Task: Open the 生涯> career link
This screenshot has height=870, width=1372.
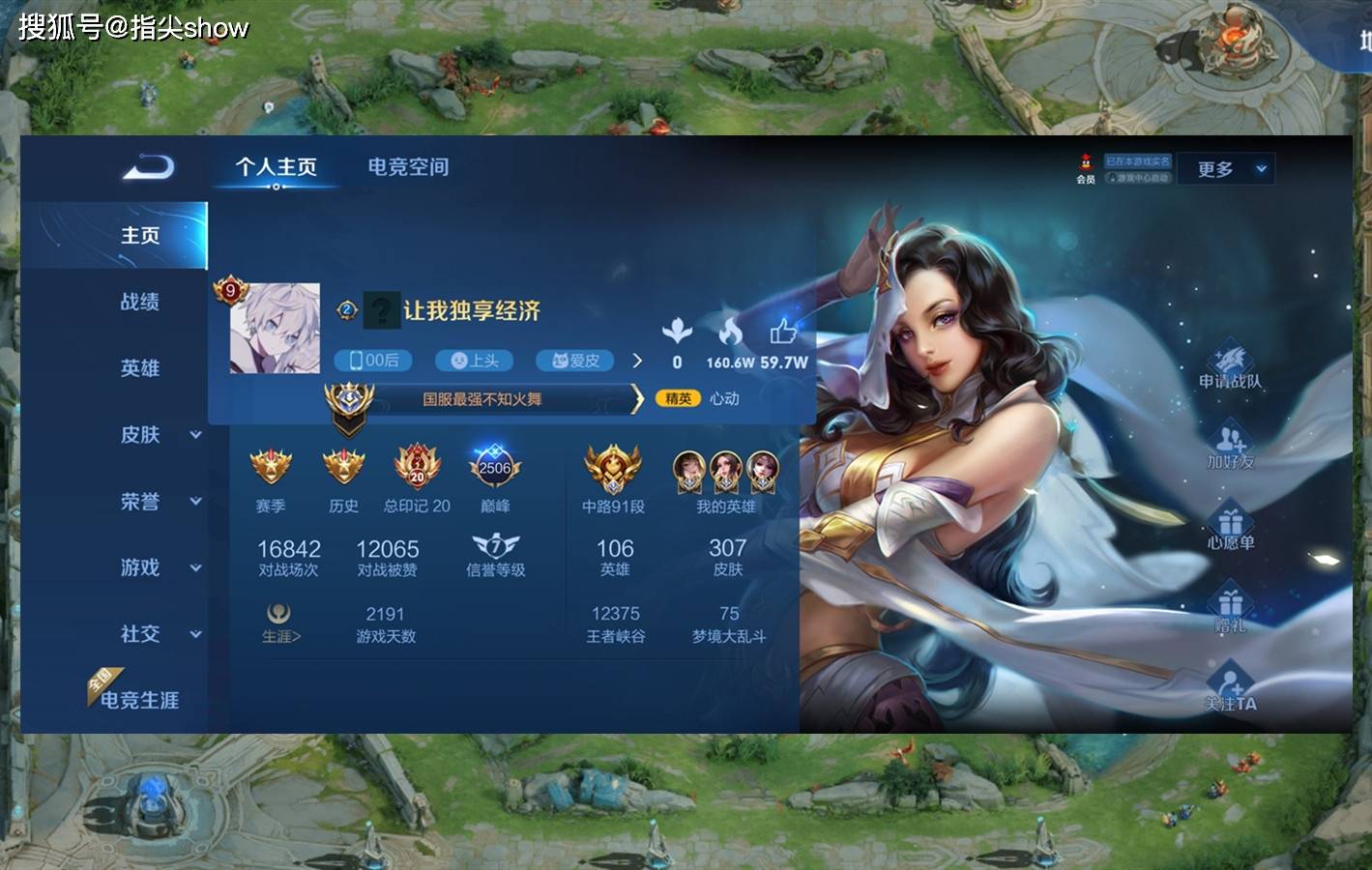Action: pos(278,628)
